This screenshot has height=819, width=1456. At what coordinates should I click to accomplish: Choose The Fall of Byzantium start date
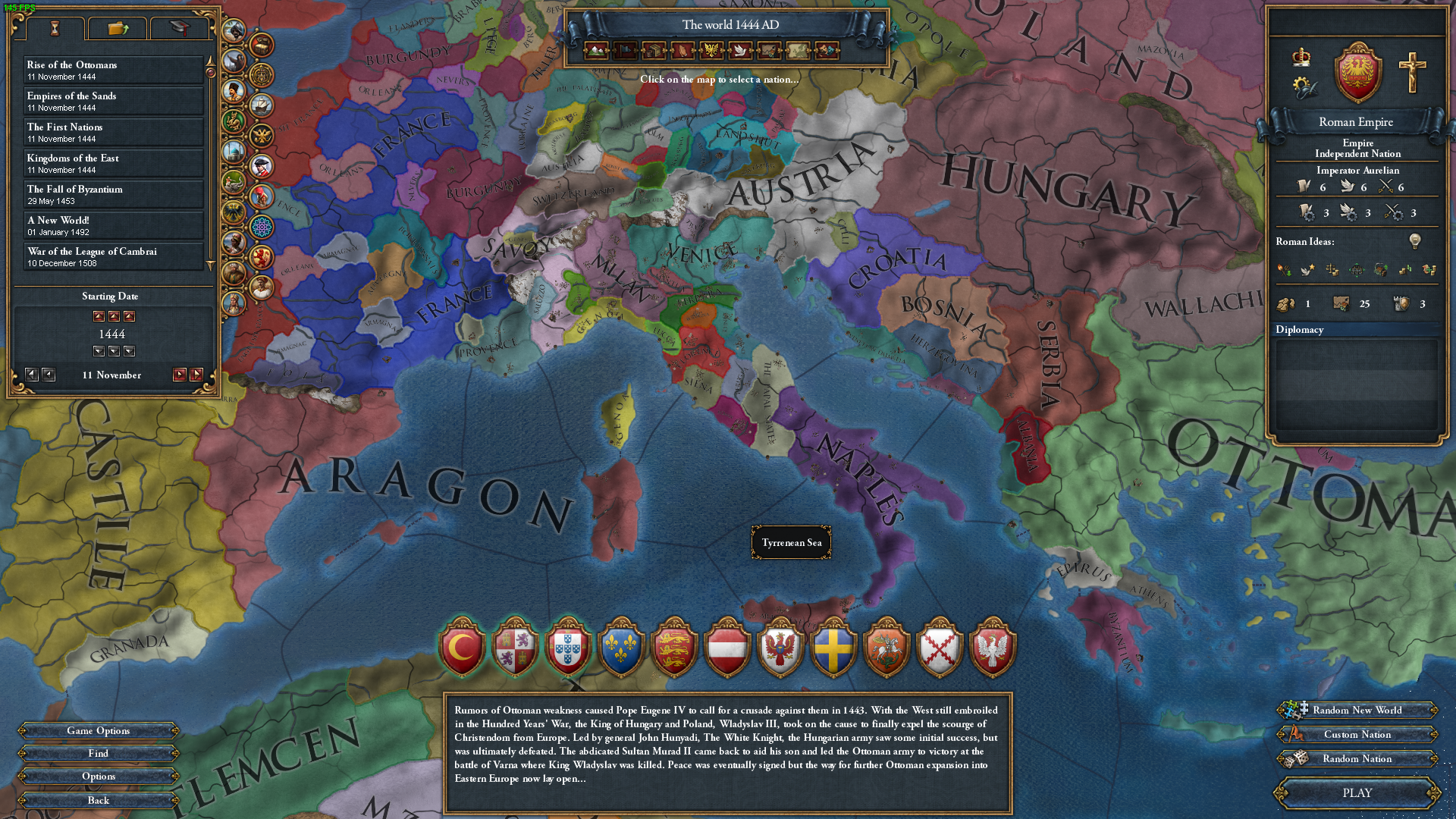[x=114, y=195]
